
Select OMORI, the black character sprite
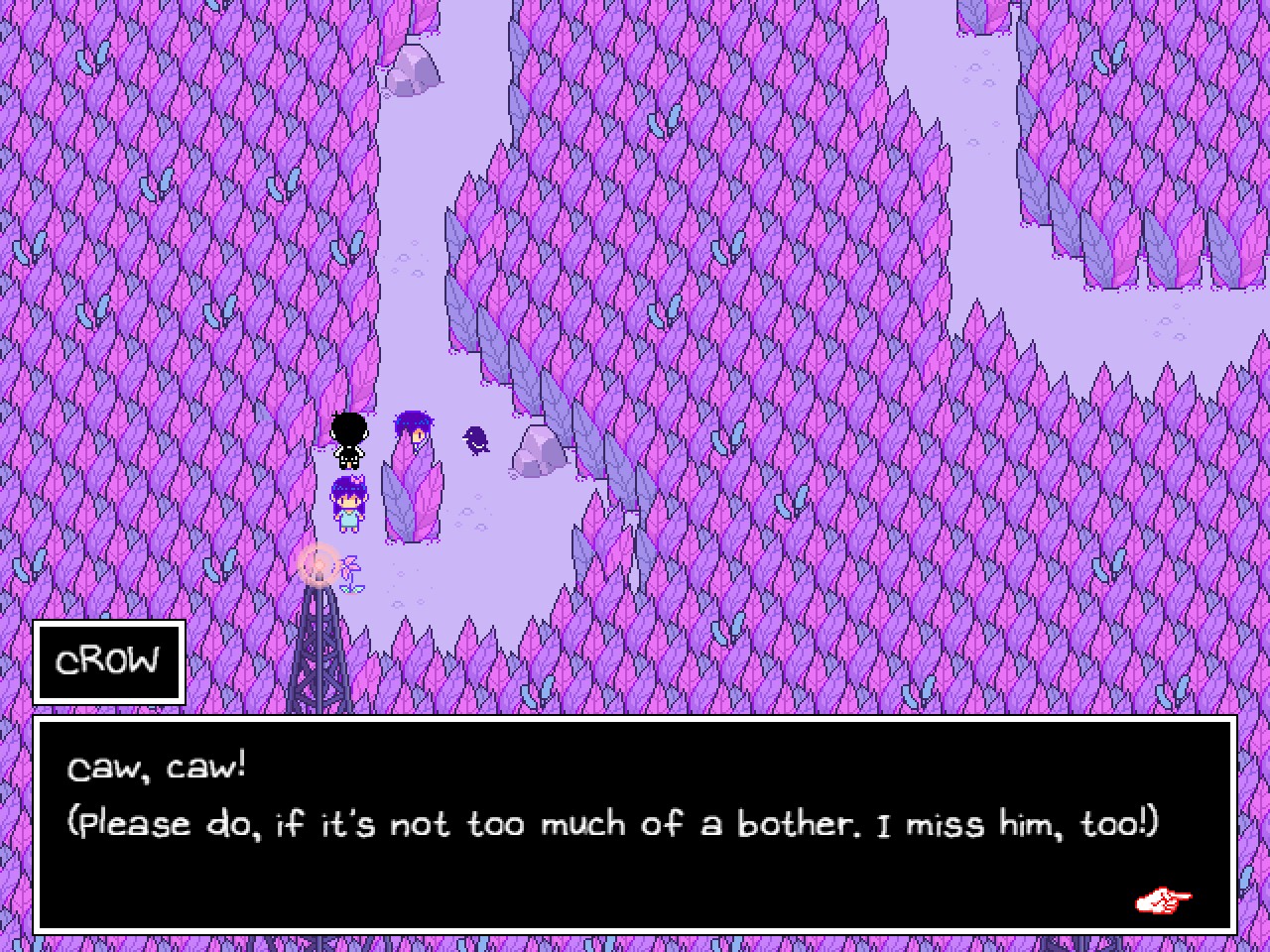click(347, 439)
